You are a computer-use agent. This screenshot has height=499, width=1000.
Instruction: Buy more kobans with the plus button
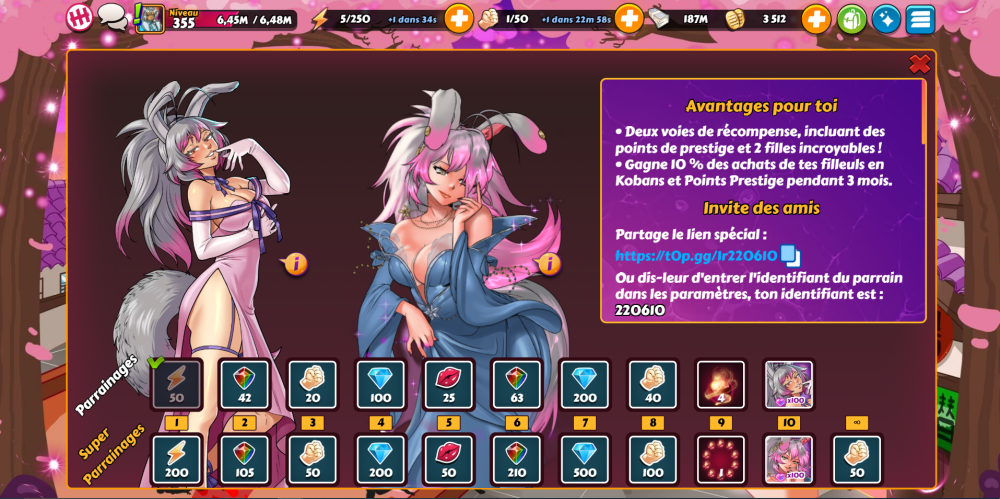pyautogui.click(x=816, y=18)
